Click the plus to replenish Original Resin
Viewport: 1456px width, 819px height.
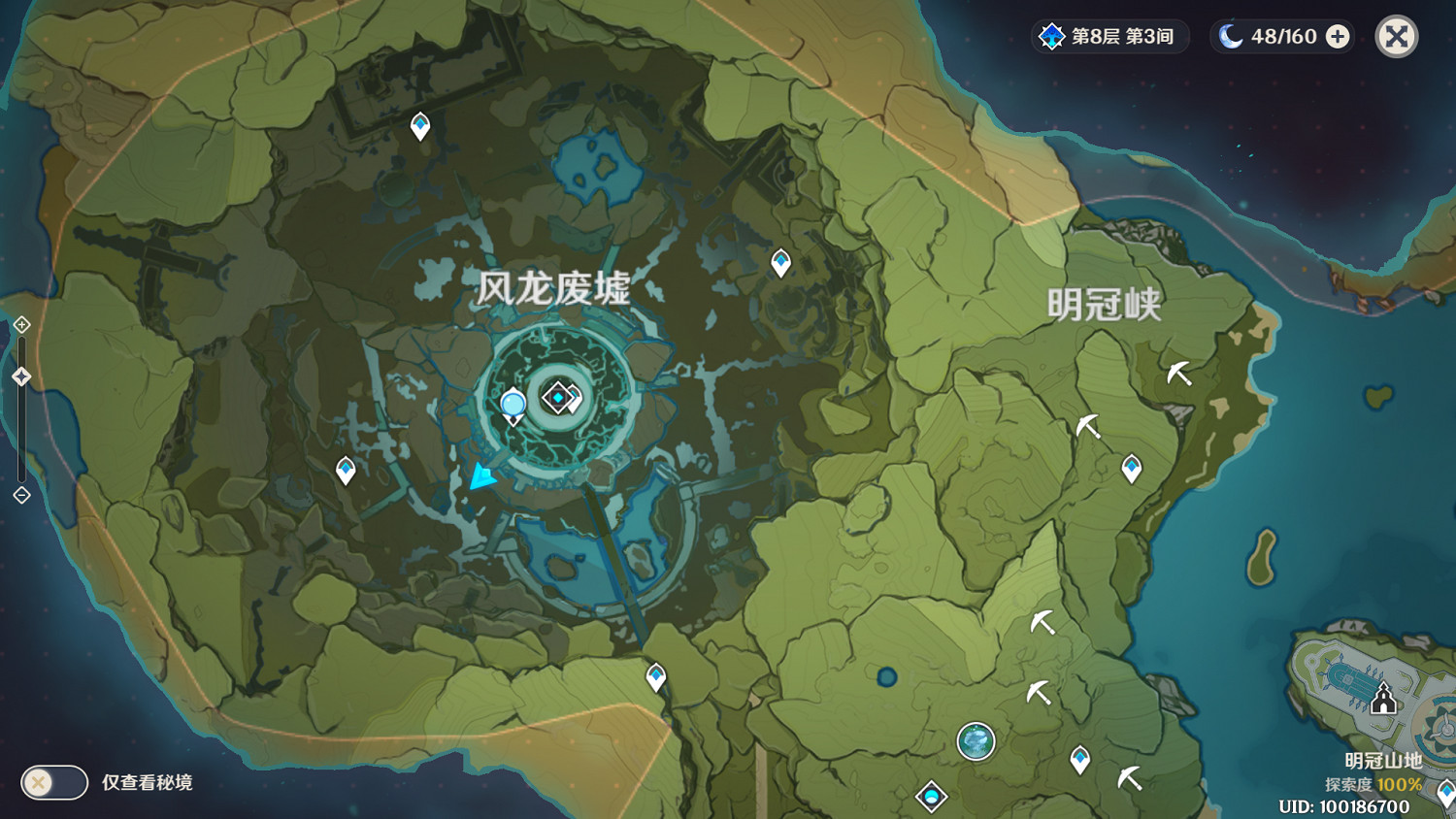coord(1338,36)
